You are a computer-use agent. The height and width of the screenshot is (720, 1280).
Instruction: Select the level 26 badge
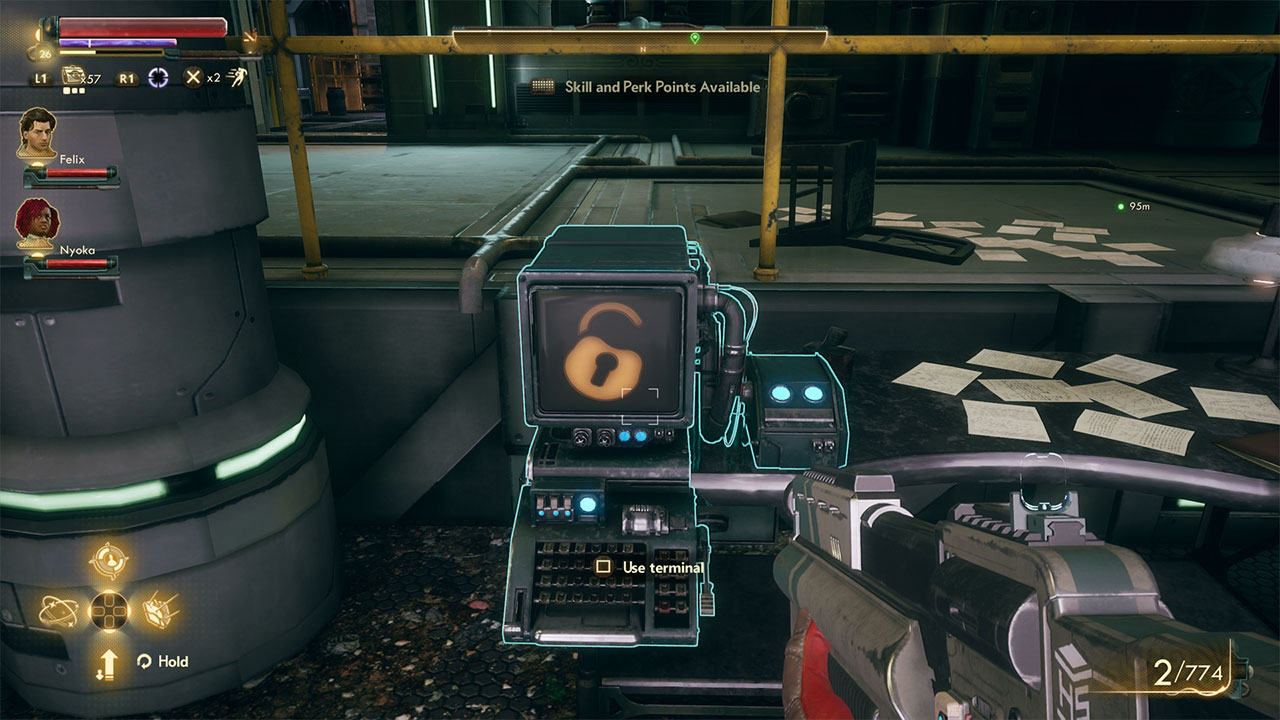tap(44, 52)
